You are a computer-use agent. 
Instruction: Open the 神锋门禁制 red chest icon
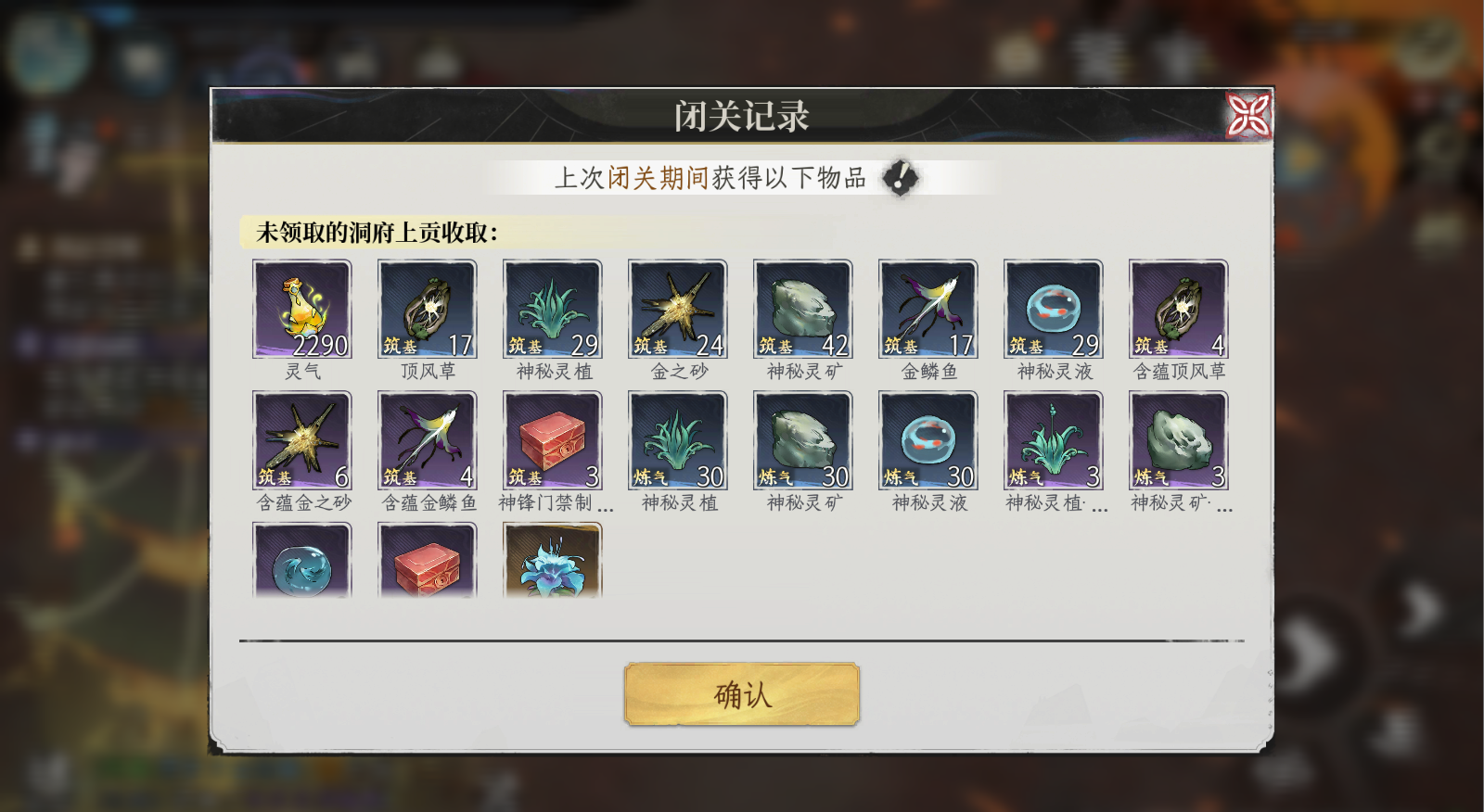[x=552, y=440]
